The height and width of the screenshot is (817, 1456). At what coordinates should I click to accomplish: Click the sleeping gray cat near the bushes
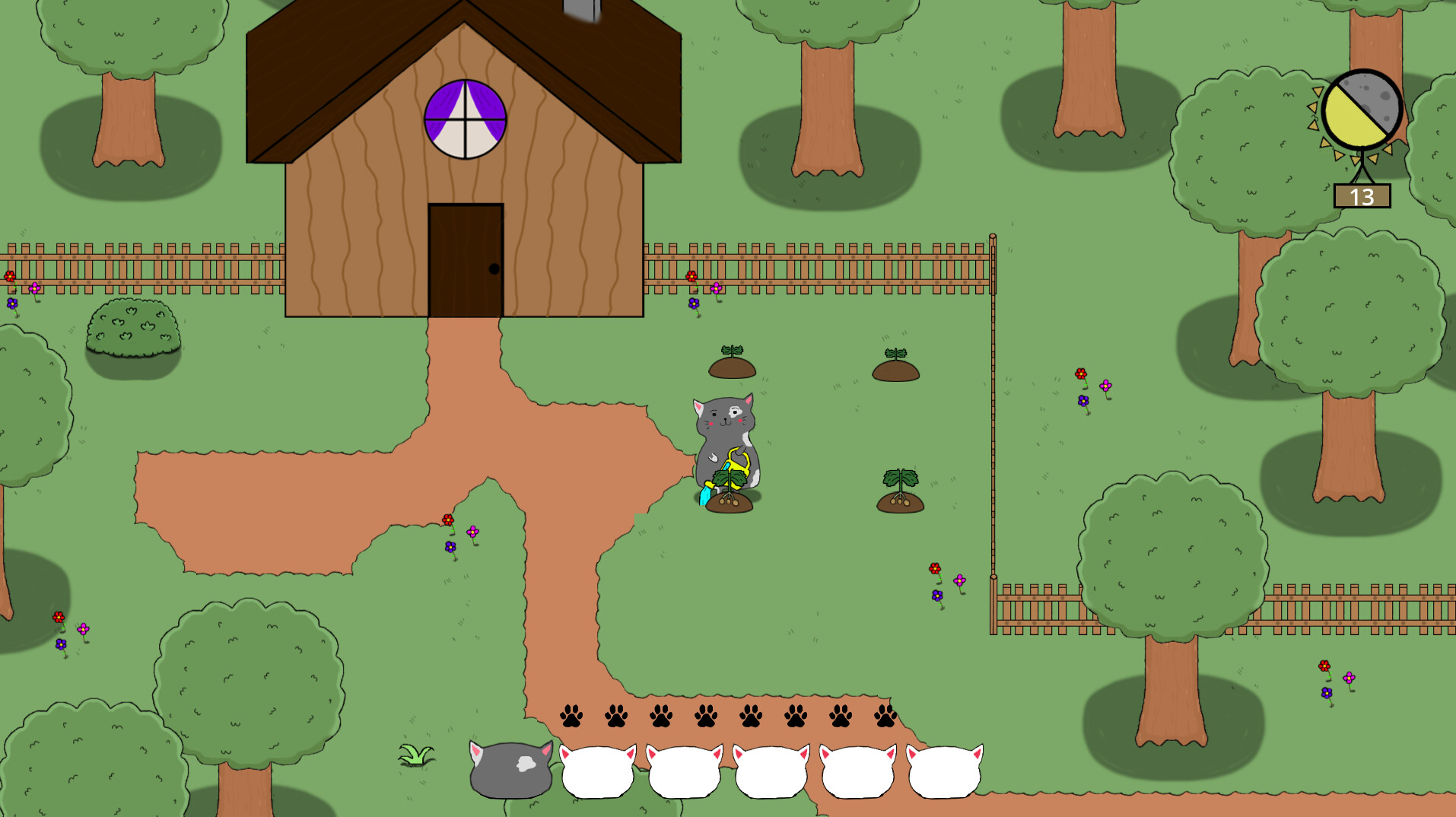pyautogui.click(x=510, y=768)
